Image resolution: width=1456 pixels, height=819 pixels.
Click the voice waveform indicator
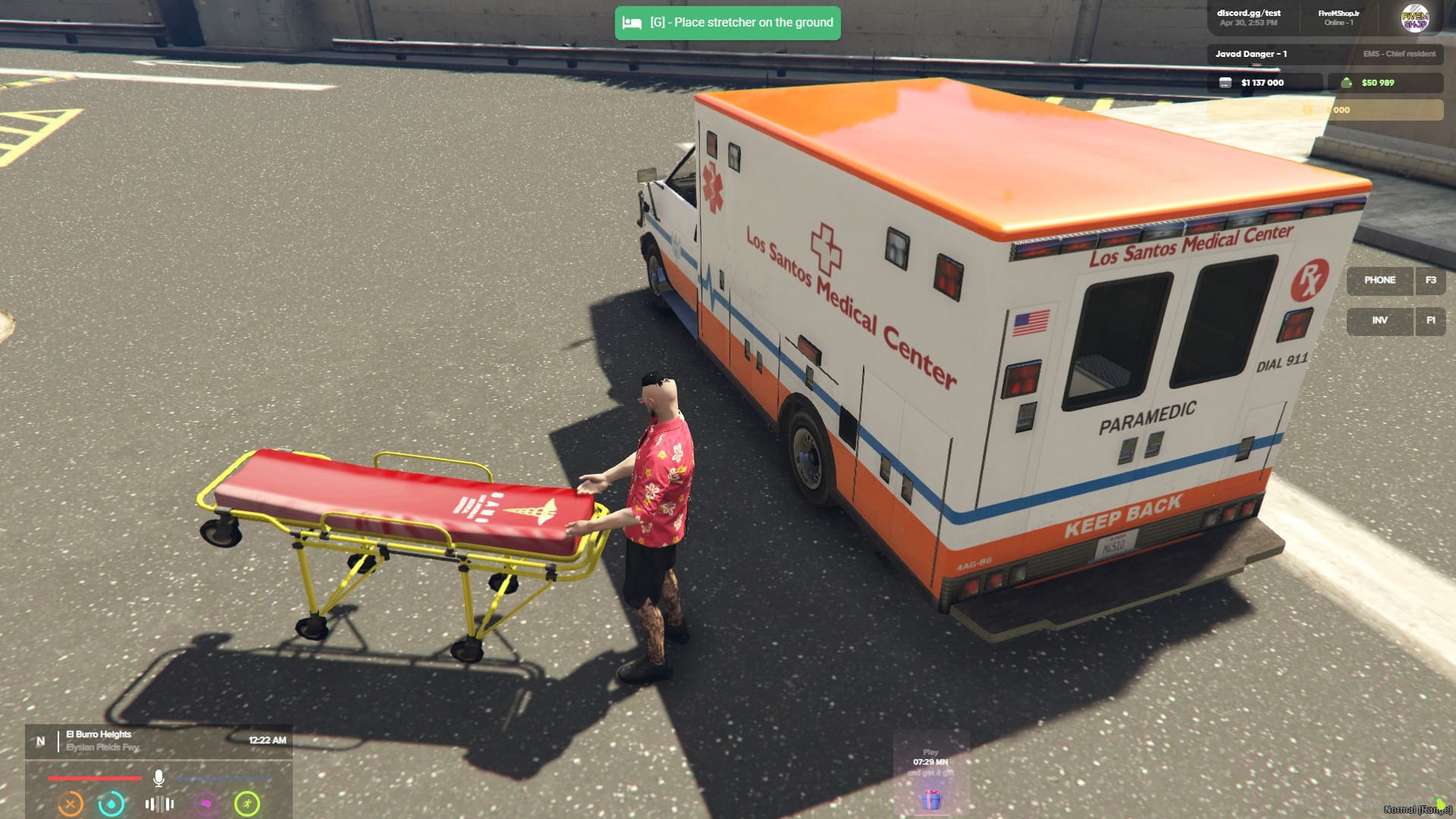coord(159,804)
